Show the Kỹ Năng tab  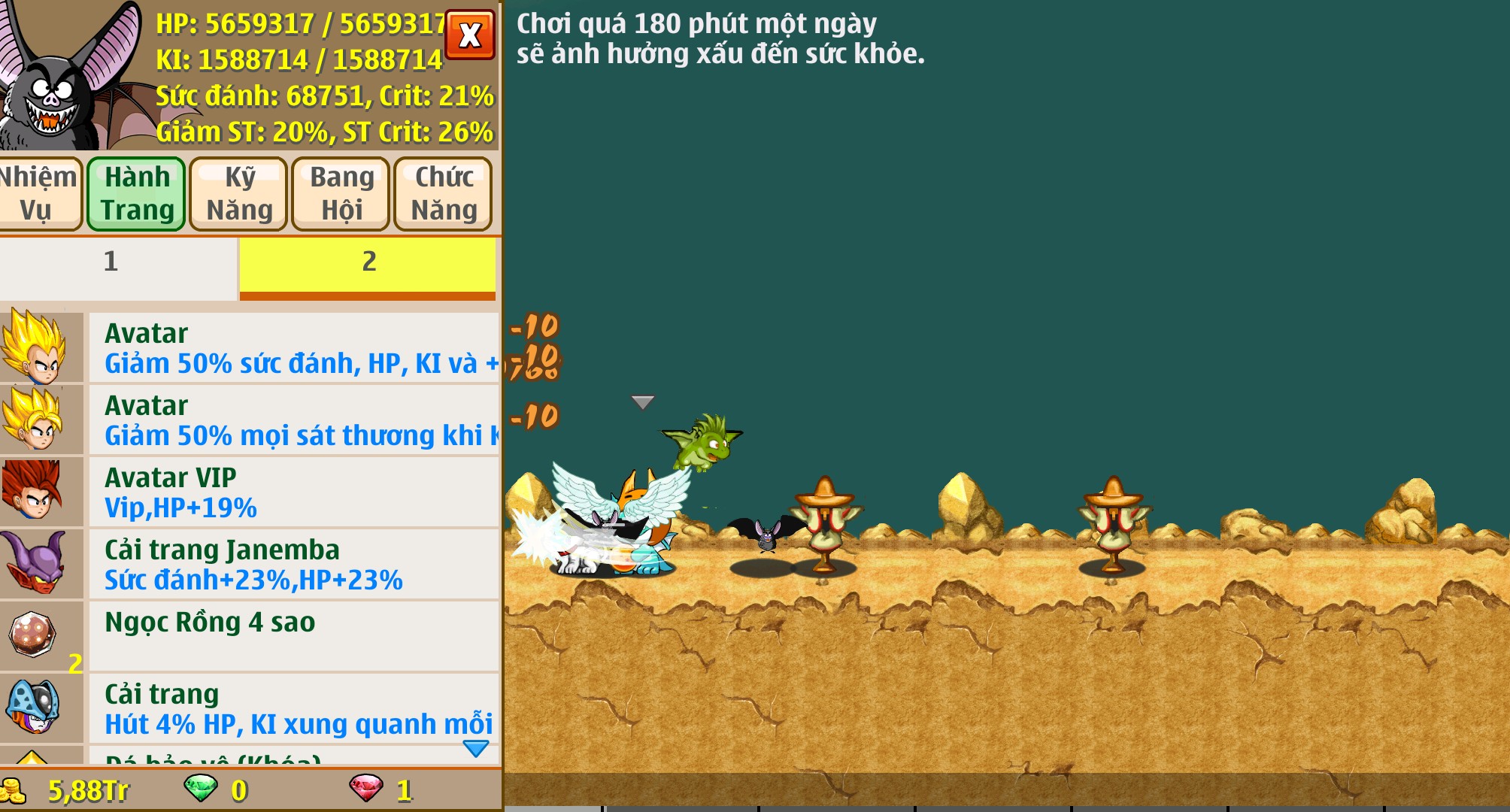239,193
